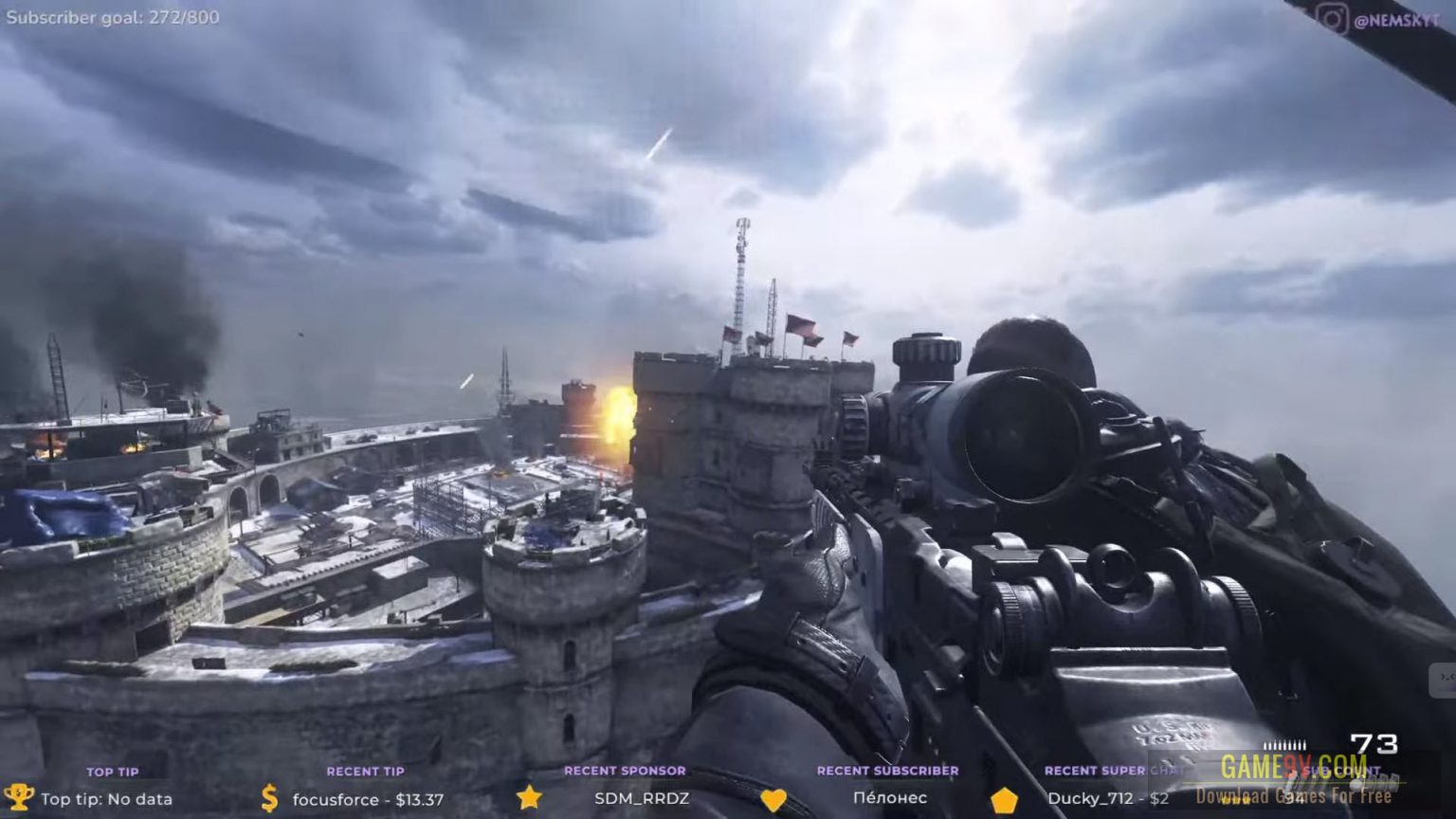1456x819 pixels.
Task: Select the Recent Tip label
Action: [x=365, y=771]
